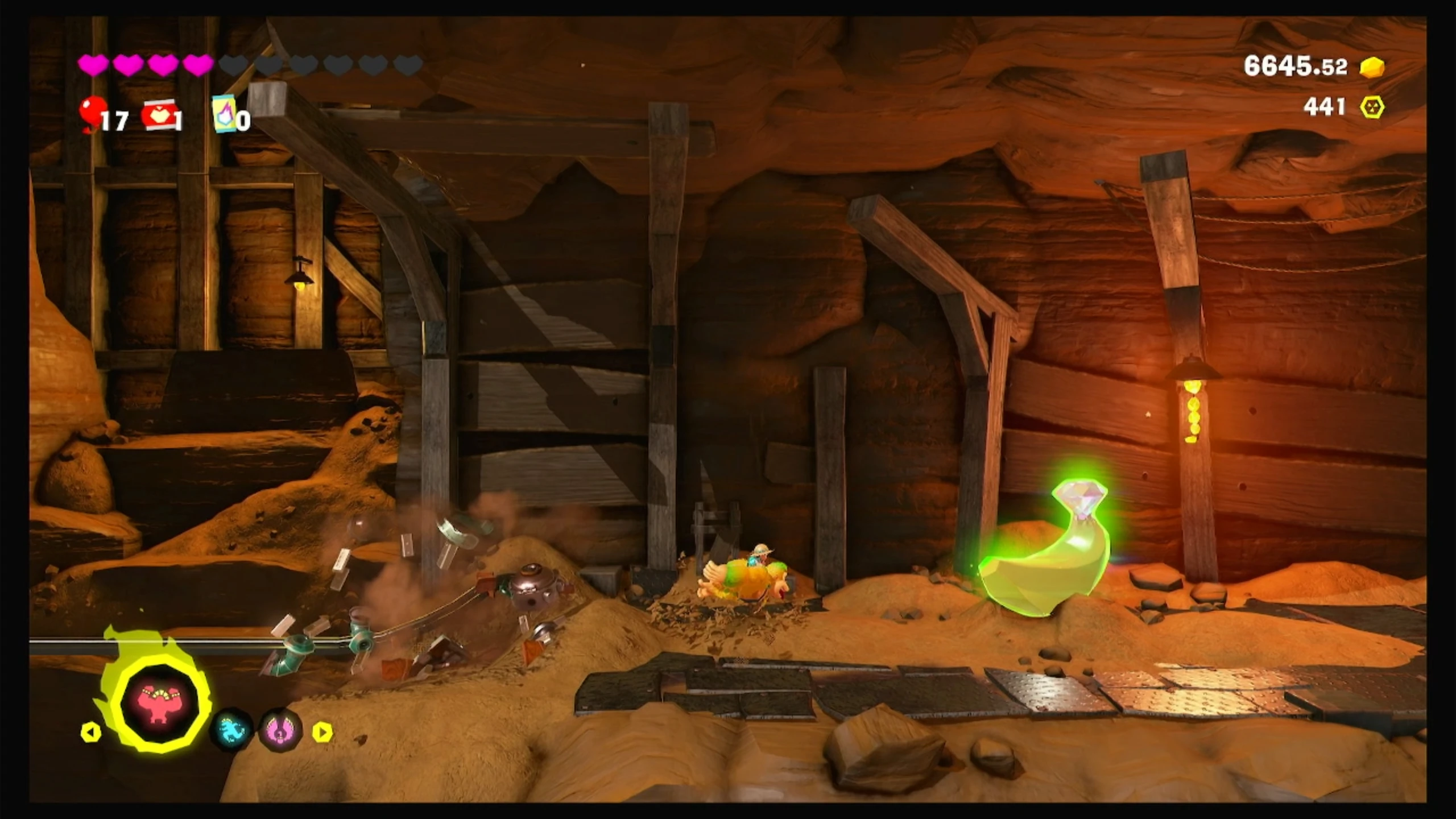The height and width of the screenshot is (819, 1456).
Task: Use the red heart juice can
Action: 159,115
